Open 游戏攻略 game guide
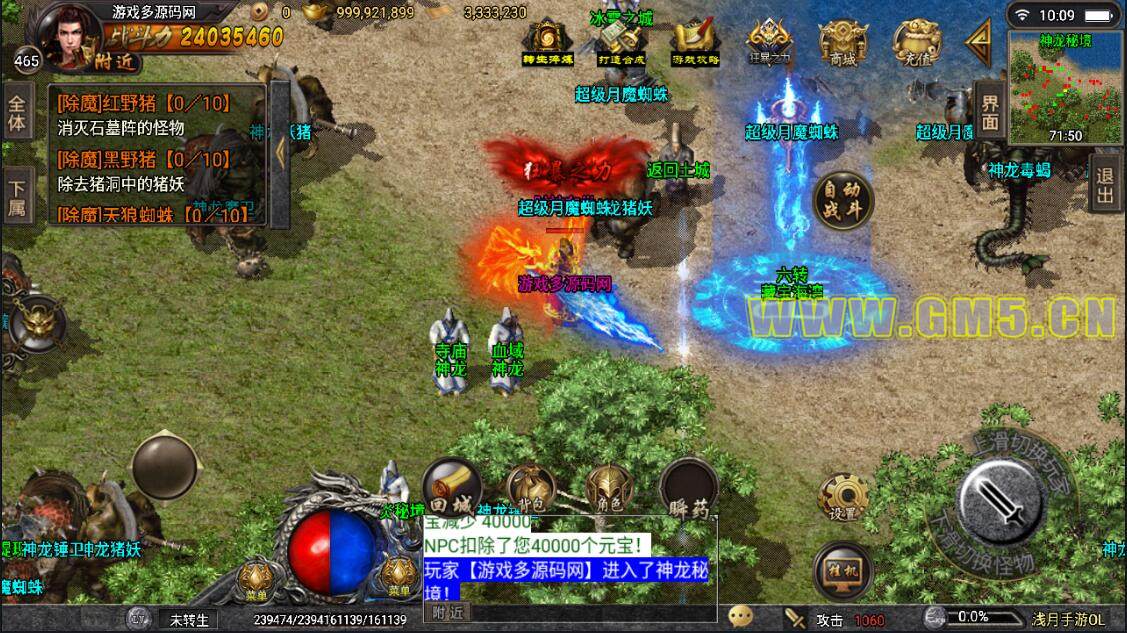This screenshot has height=633, width=1127. [x=695, y=43]
